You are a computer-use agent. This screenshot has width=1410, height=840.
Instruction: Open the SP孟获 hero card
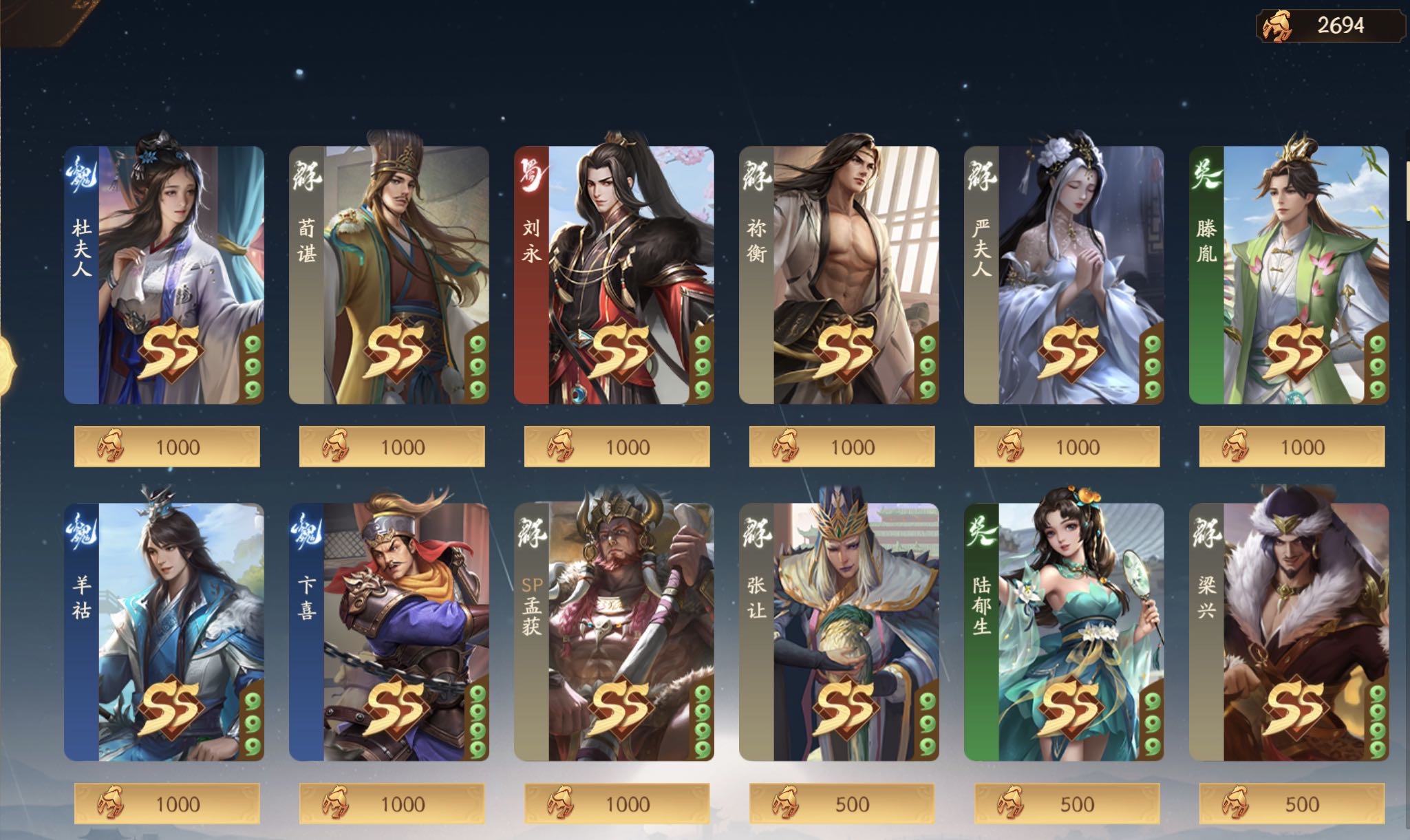(x=614, y=632)
